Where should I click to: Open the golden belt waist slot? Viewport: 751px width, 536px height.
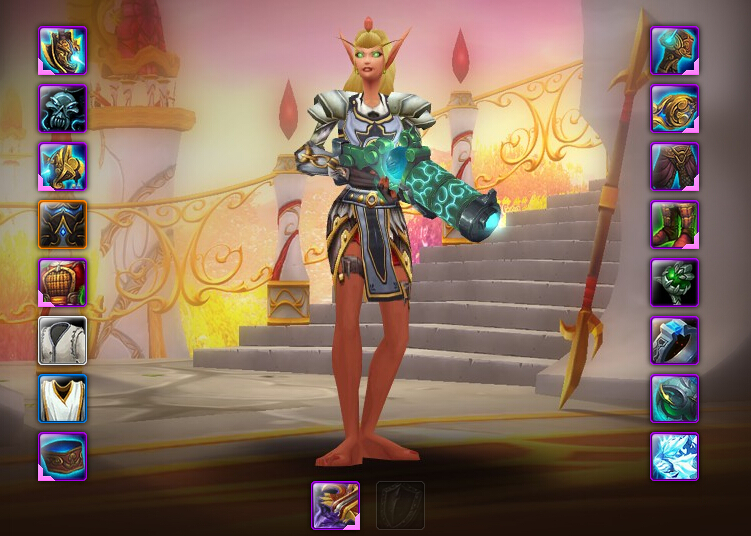point(675,108)
